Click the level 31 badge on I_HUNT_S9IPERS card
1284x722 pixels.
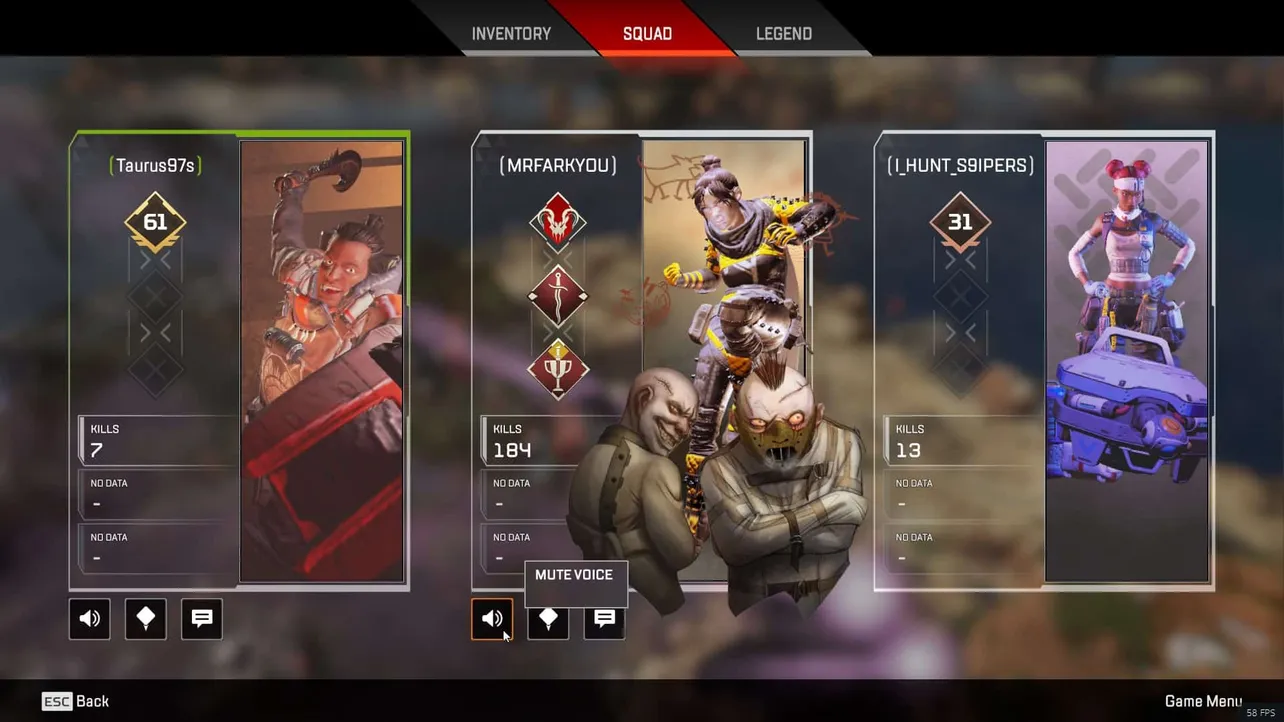(x=959, y=222)
